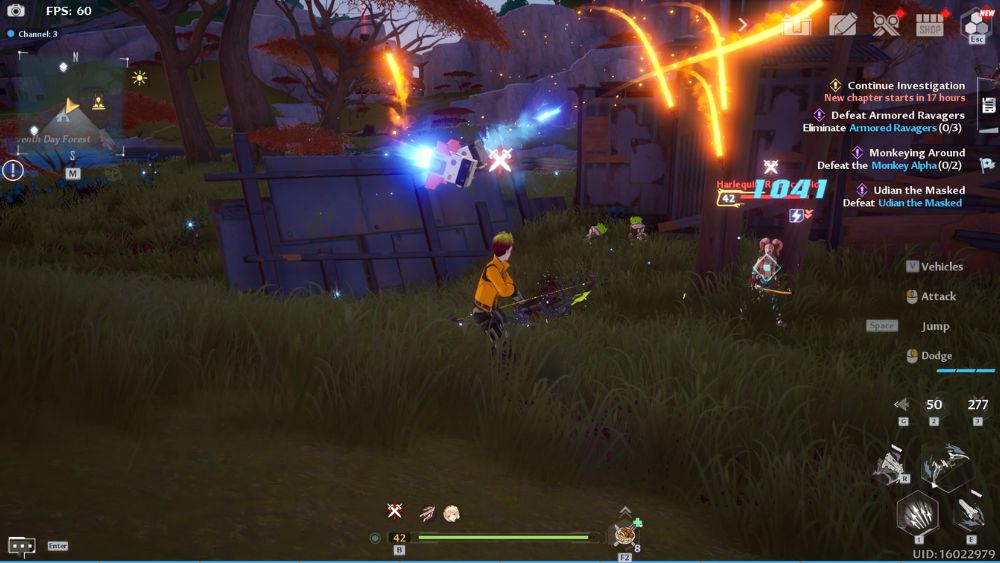Open the camera photo mode
This screenshot has height=563, width=1000.
(x=16, y=11)
